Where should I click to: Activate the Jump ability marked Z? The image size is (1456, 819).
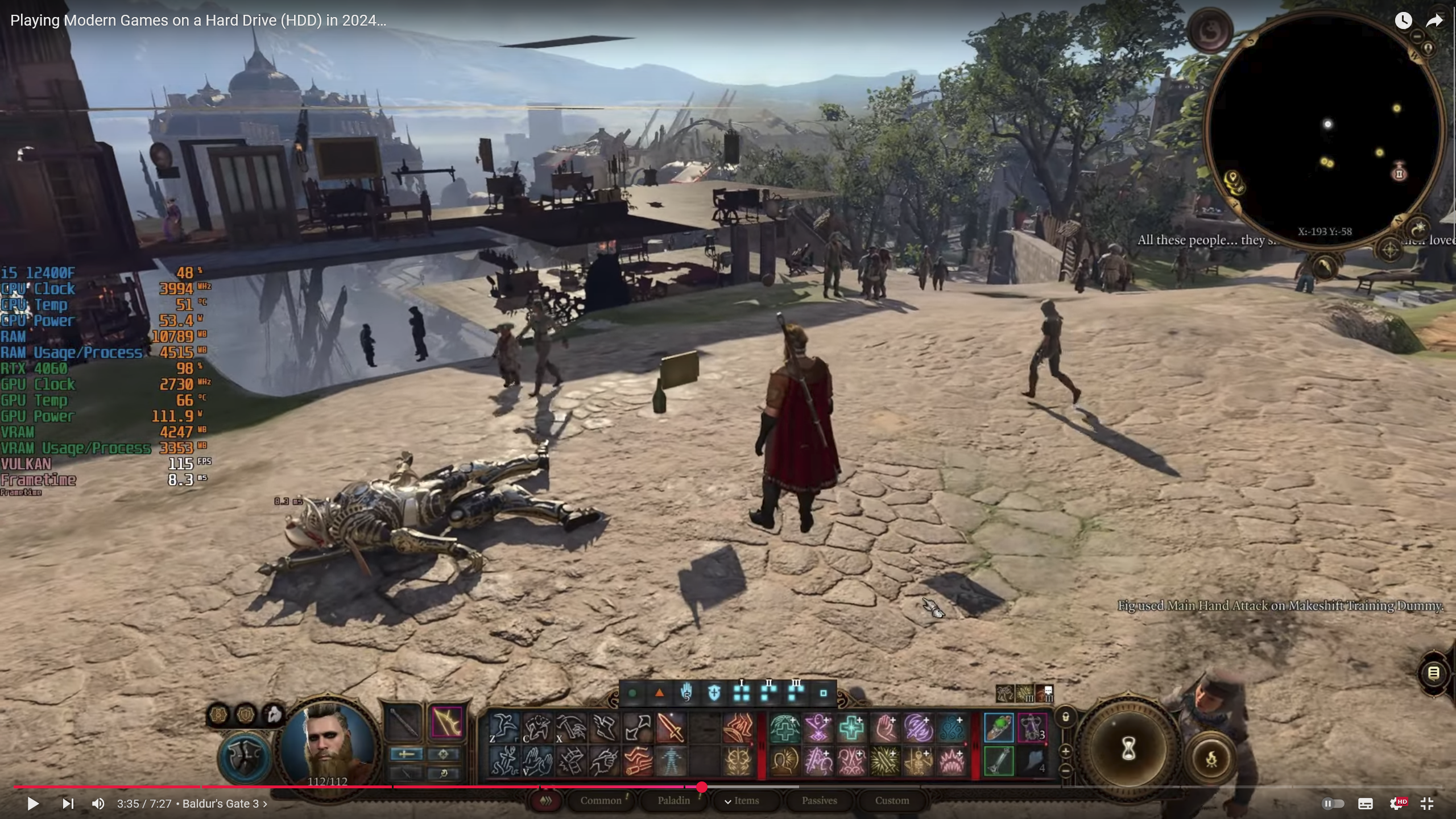click(504, 728)
